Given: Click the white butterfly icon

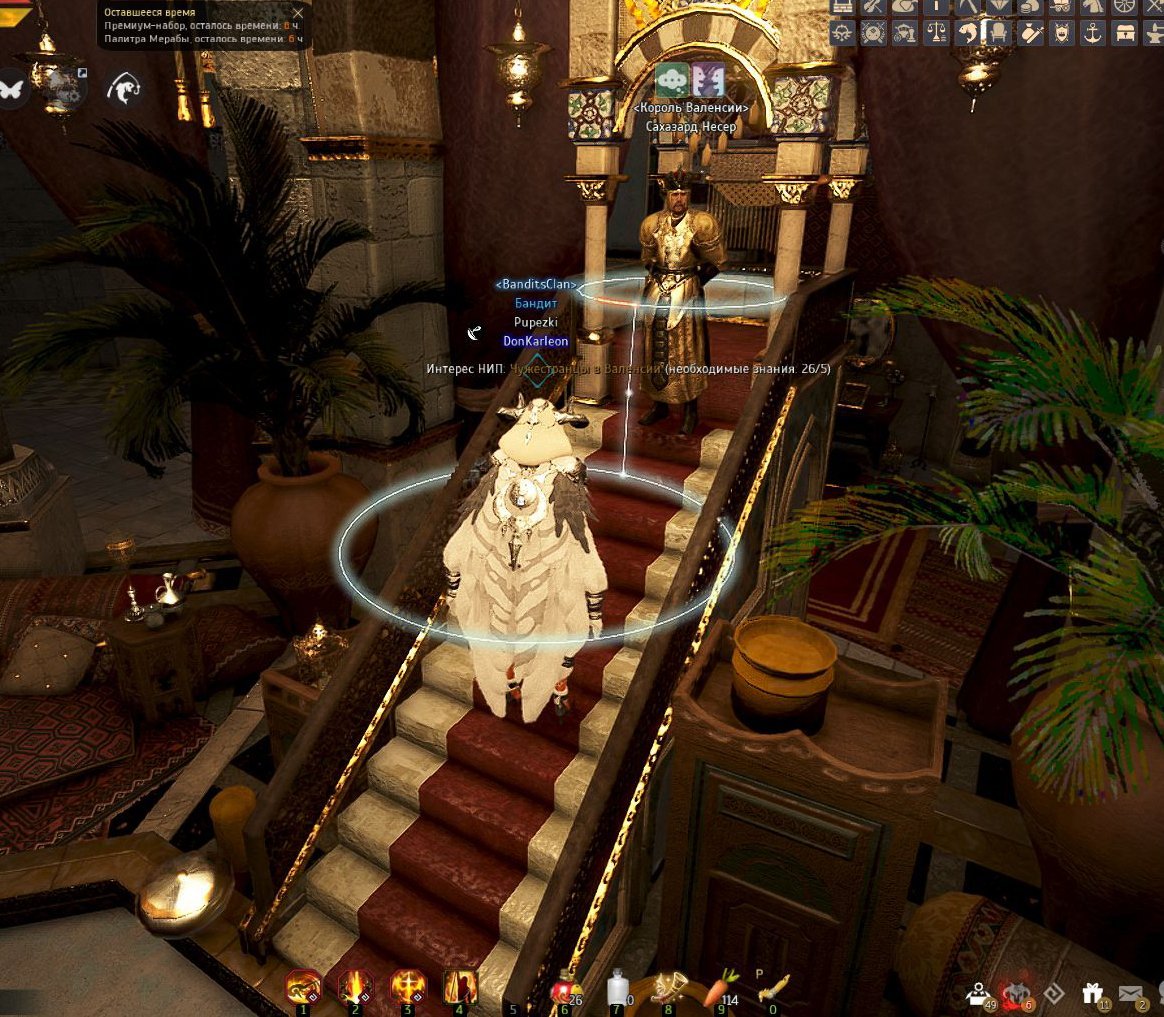Looking at the screenshot, I should (x=13, y=88).
